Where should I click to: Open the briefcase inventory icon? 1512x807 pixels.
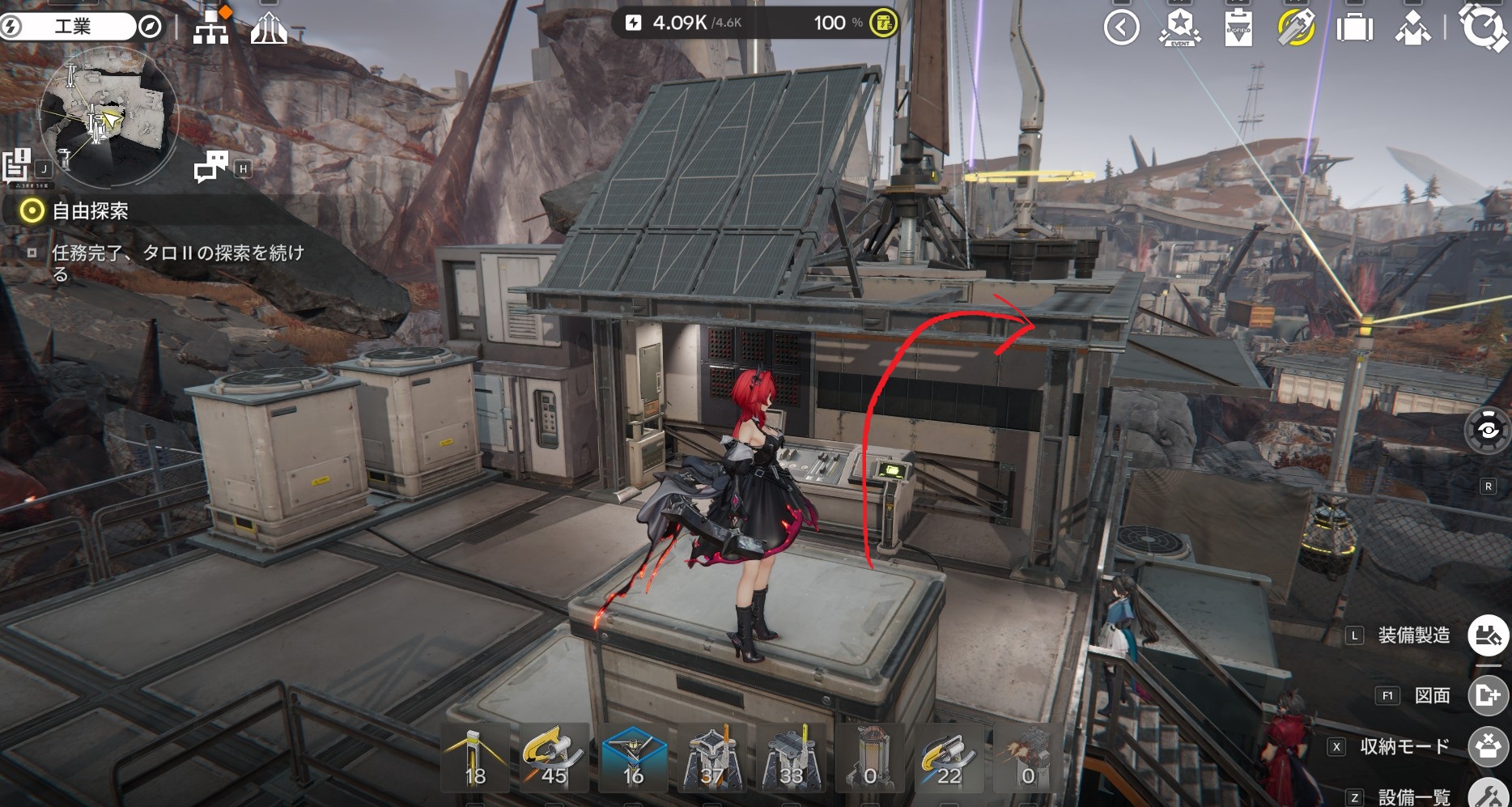click(1354, 28)
